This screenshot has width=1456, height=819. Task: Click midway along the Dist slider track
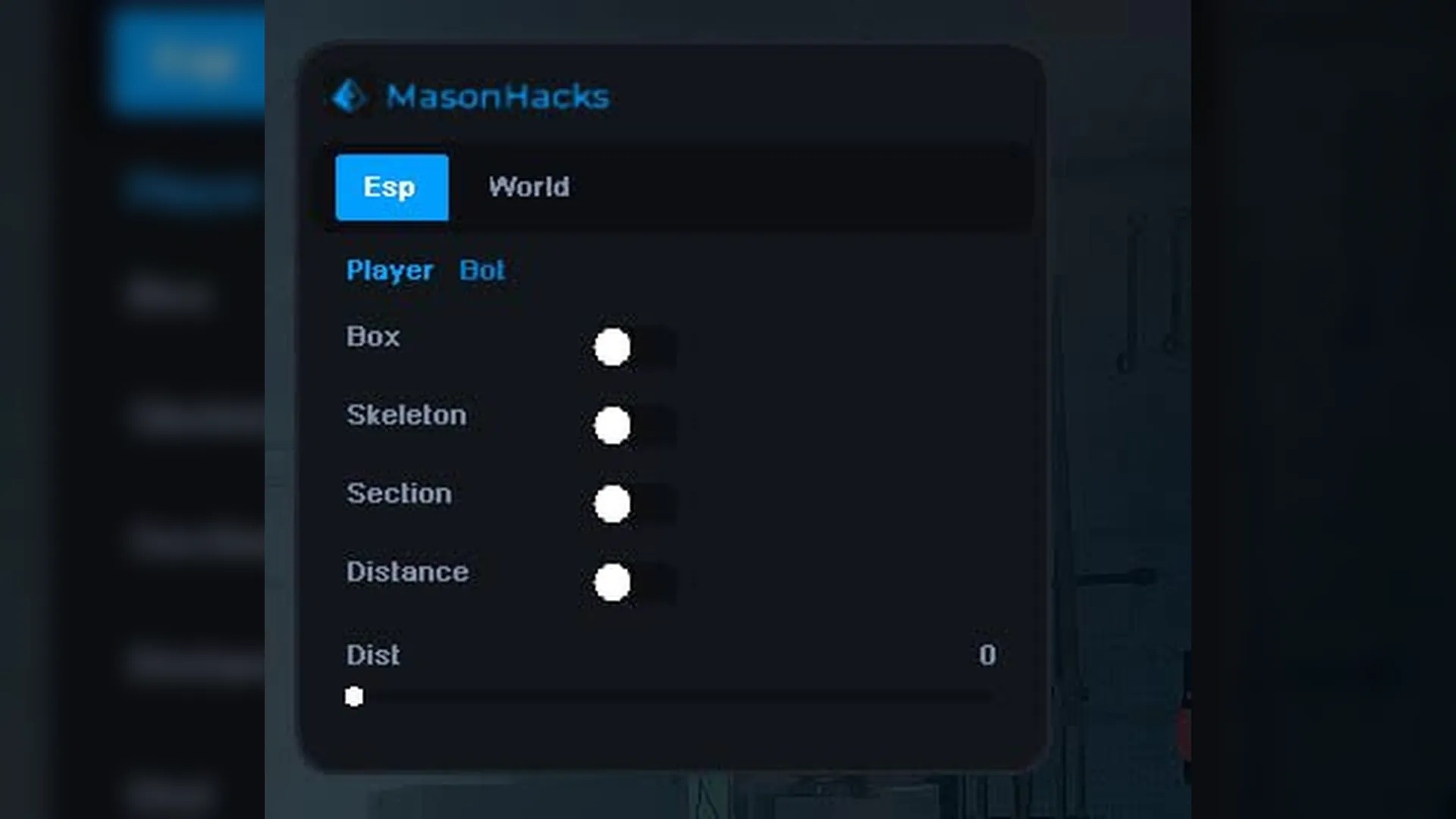point(675,696)
